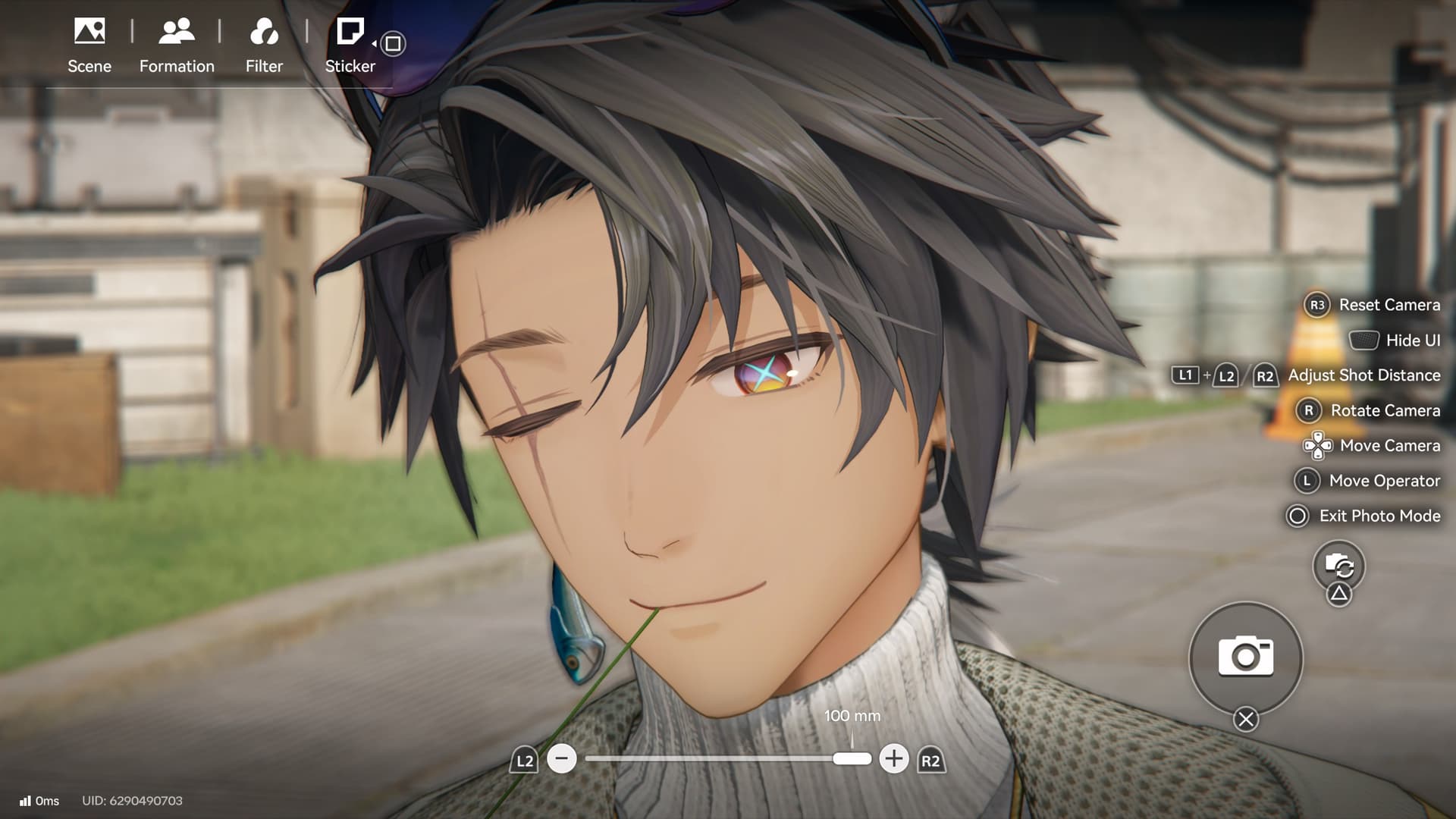This screenshot has width=1456, height=819.
Task: Decrease focal length with the minus button
Action: pos(562,758)
